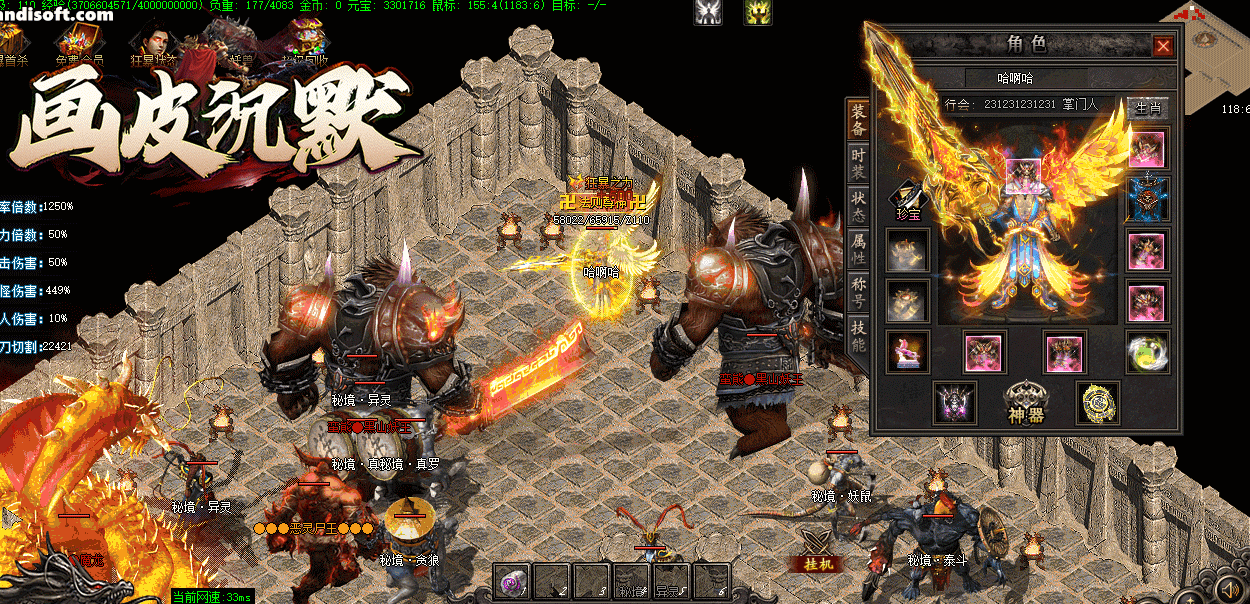Open the minimap in the corner
Viewport: 1250px width, 604px height.
coord(1207,42)
